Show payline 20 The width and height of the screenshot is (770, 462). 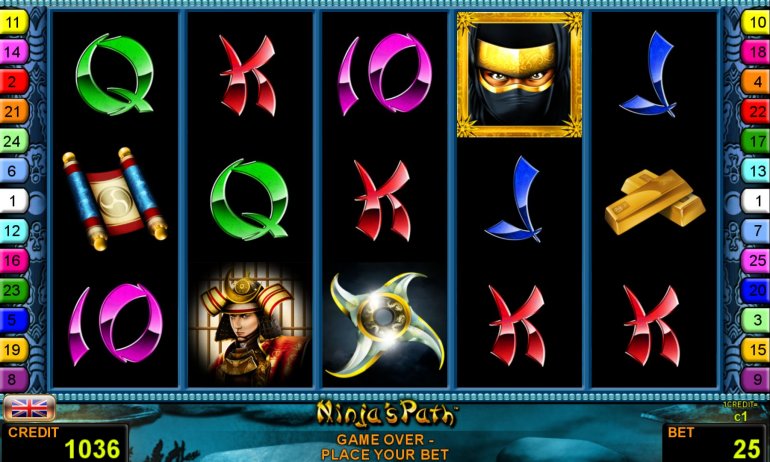pos(755,290)
